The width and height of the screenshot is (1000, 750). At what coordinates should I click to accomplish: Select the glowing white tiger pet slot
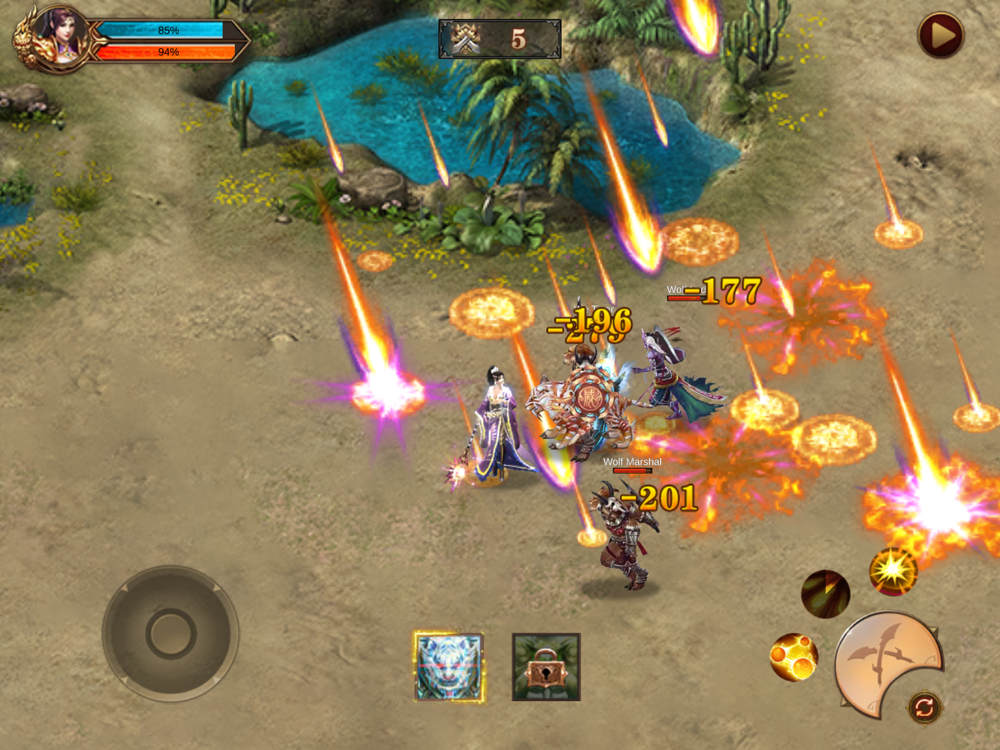pyautogui.click(x=449, y=666)
